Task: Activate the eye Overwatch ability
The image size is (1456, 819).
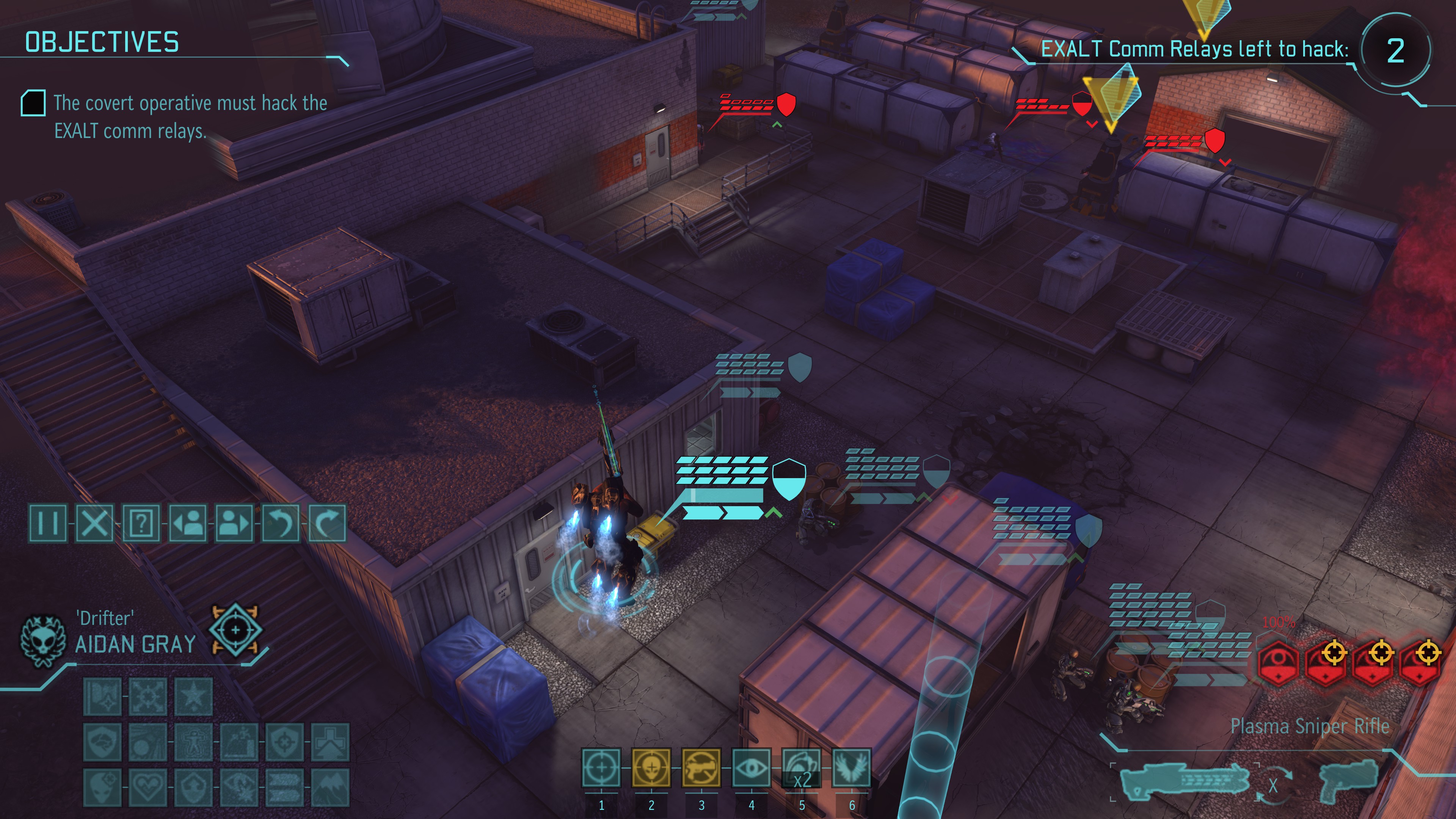Action: [x=751, y=767]
